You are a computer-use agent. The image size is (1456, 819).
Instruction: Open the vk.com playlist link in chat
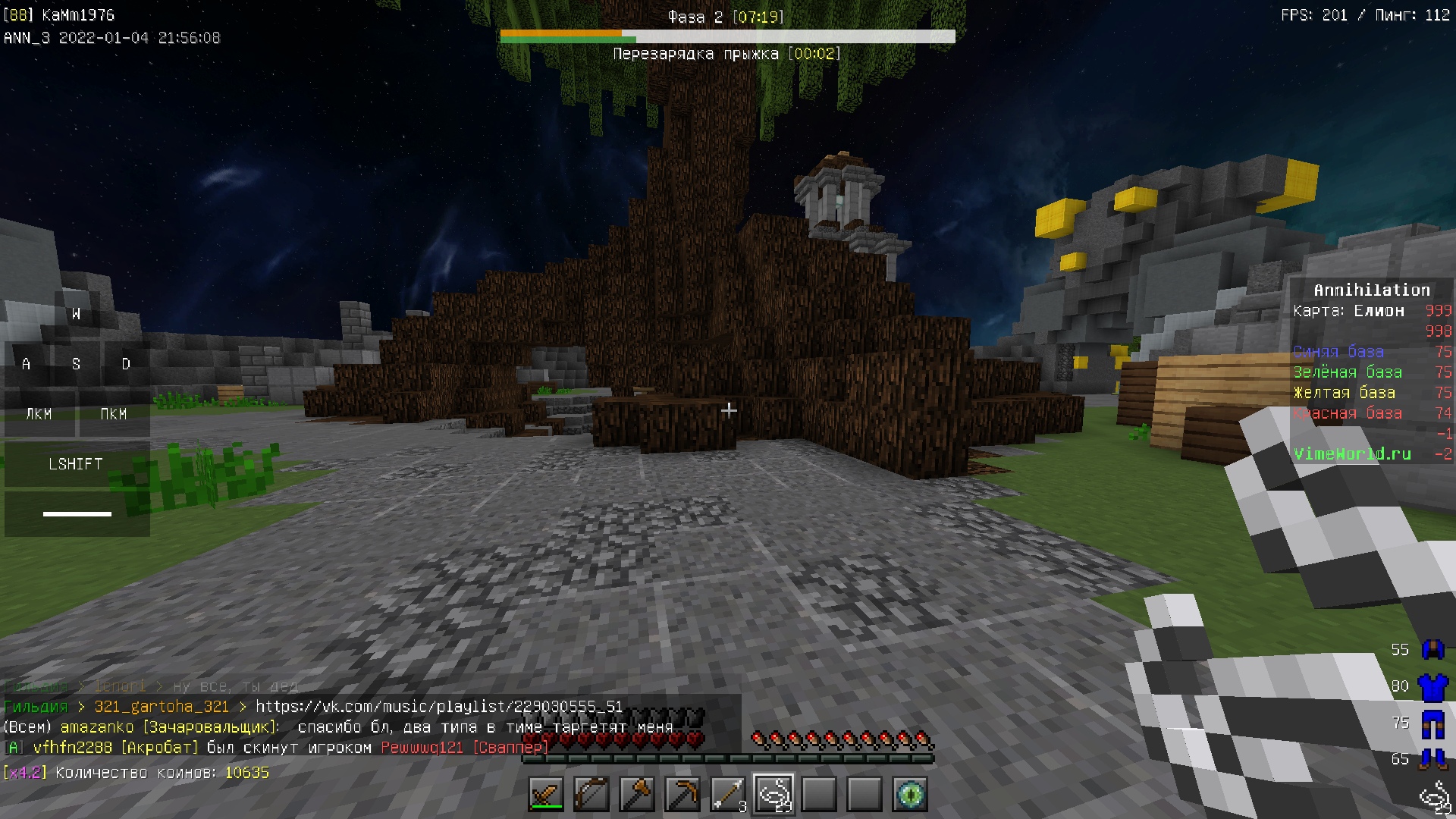tap(438, 707)
